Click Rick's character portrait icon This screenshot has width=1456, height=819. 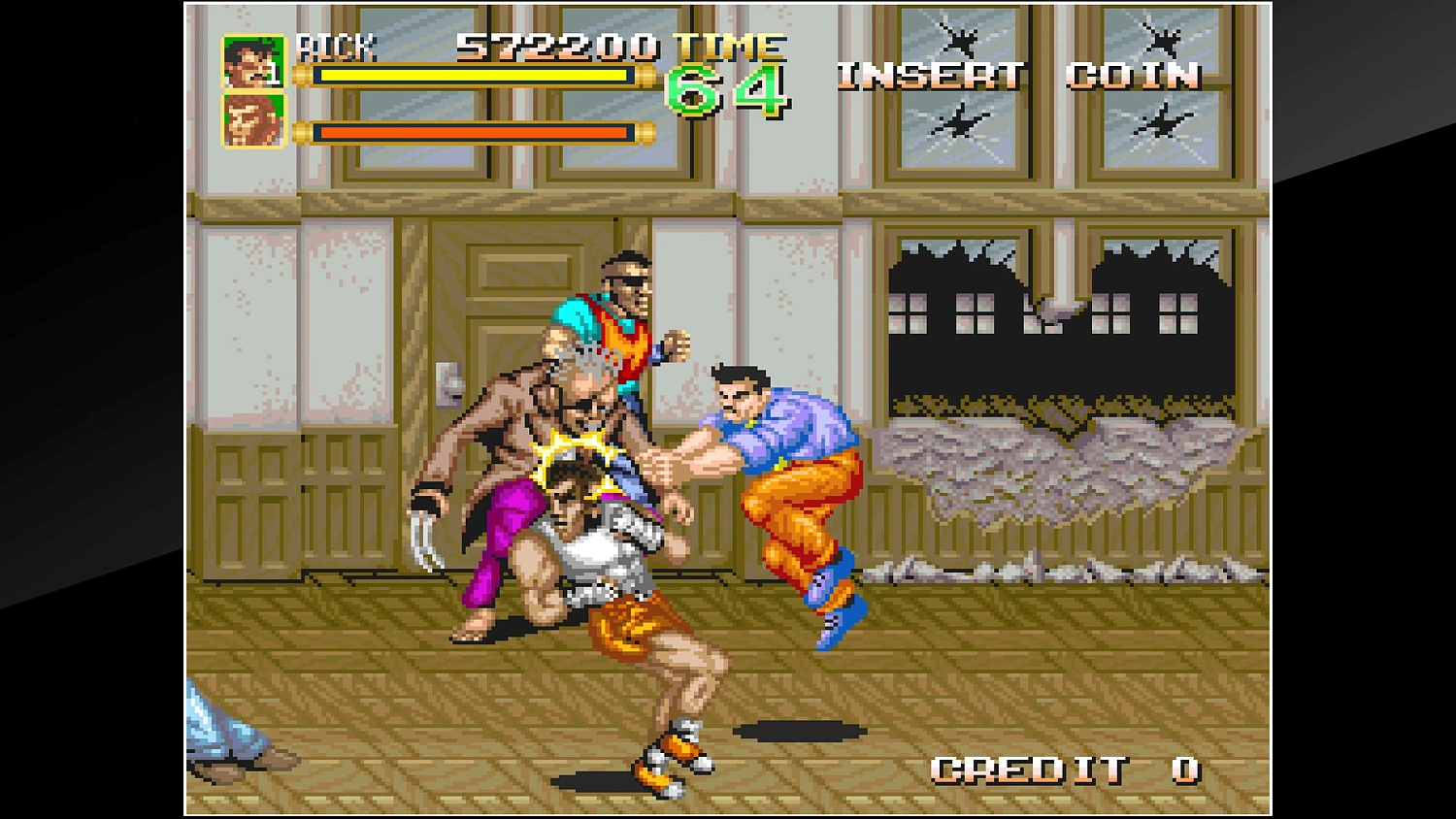(x=251, y=61)
